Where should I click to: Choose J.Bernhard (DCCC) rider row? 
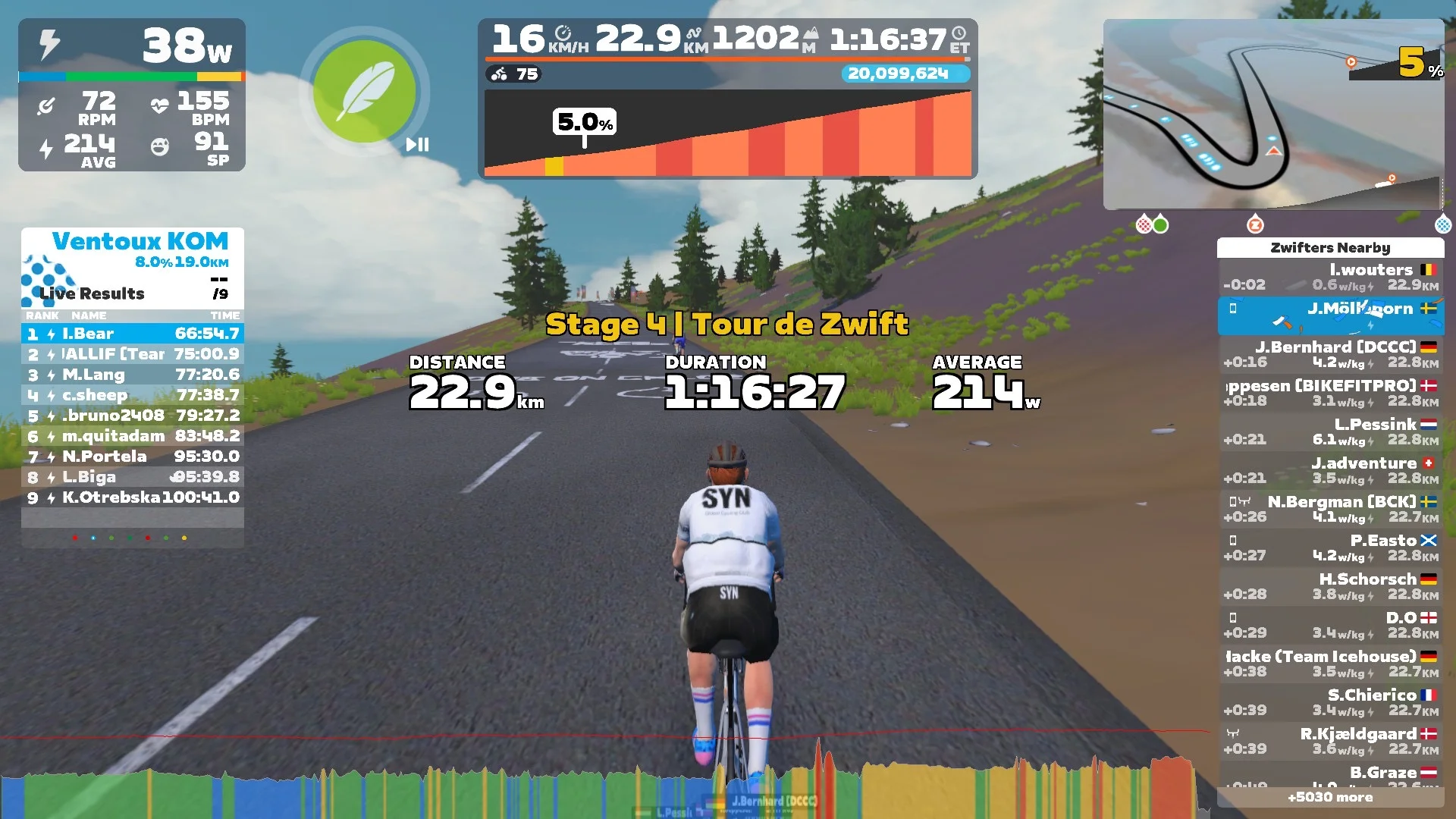click(x=1330, y=355)
